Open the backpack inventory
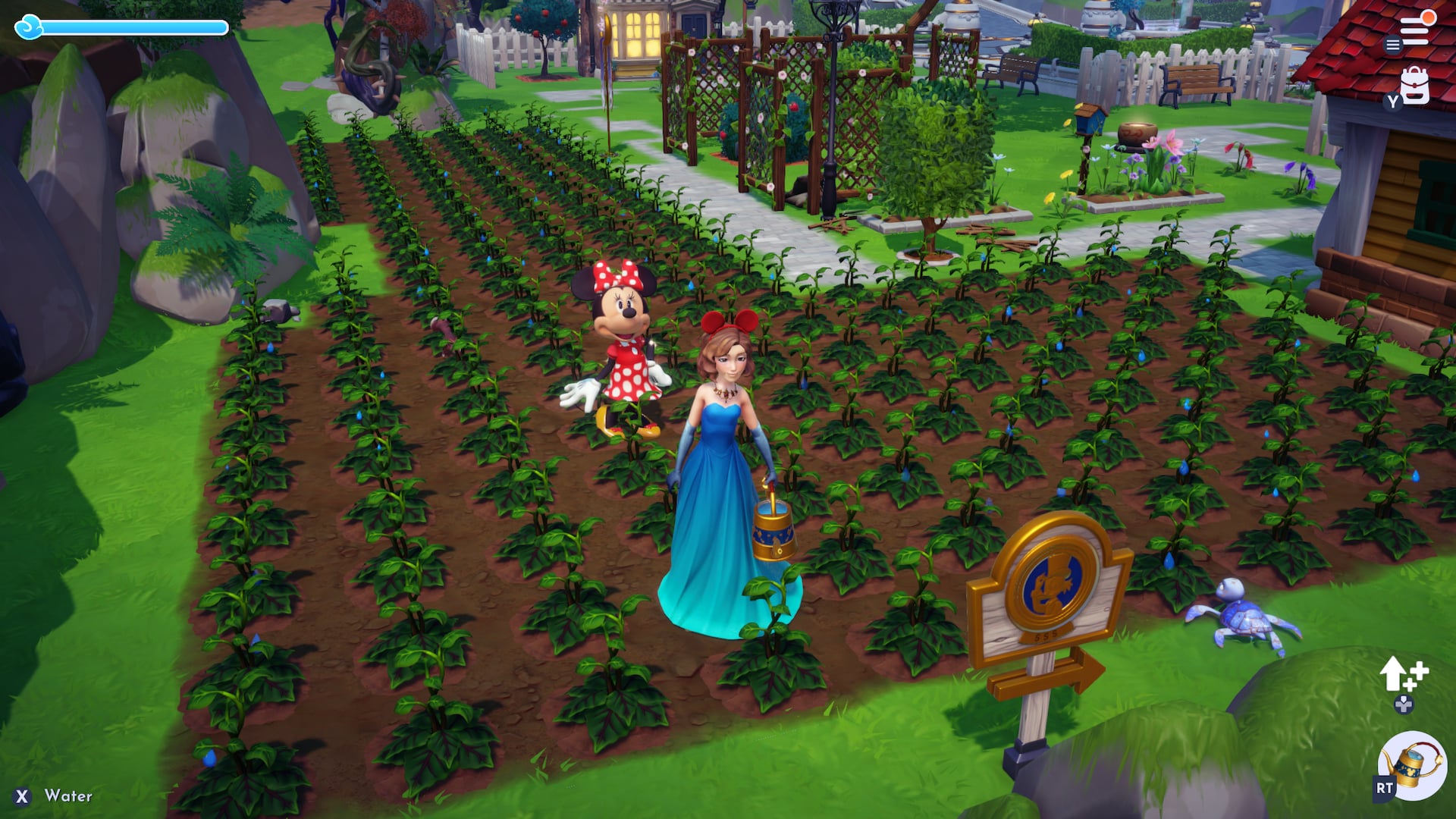The height and width of the screenshot is (819, 1456). (1414, 86)
